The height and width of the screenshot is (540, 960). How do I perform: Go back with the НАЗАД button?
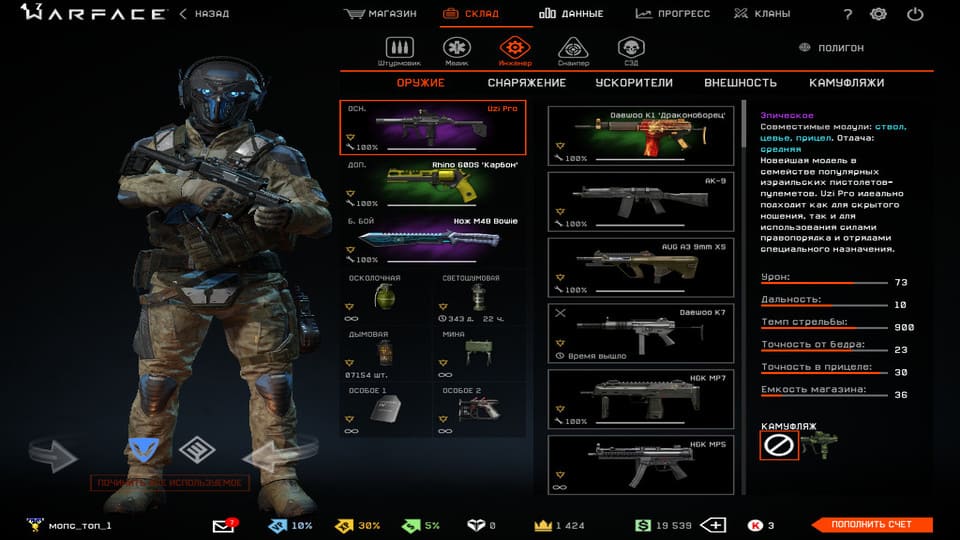(x=205, y=14)
